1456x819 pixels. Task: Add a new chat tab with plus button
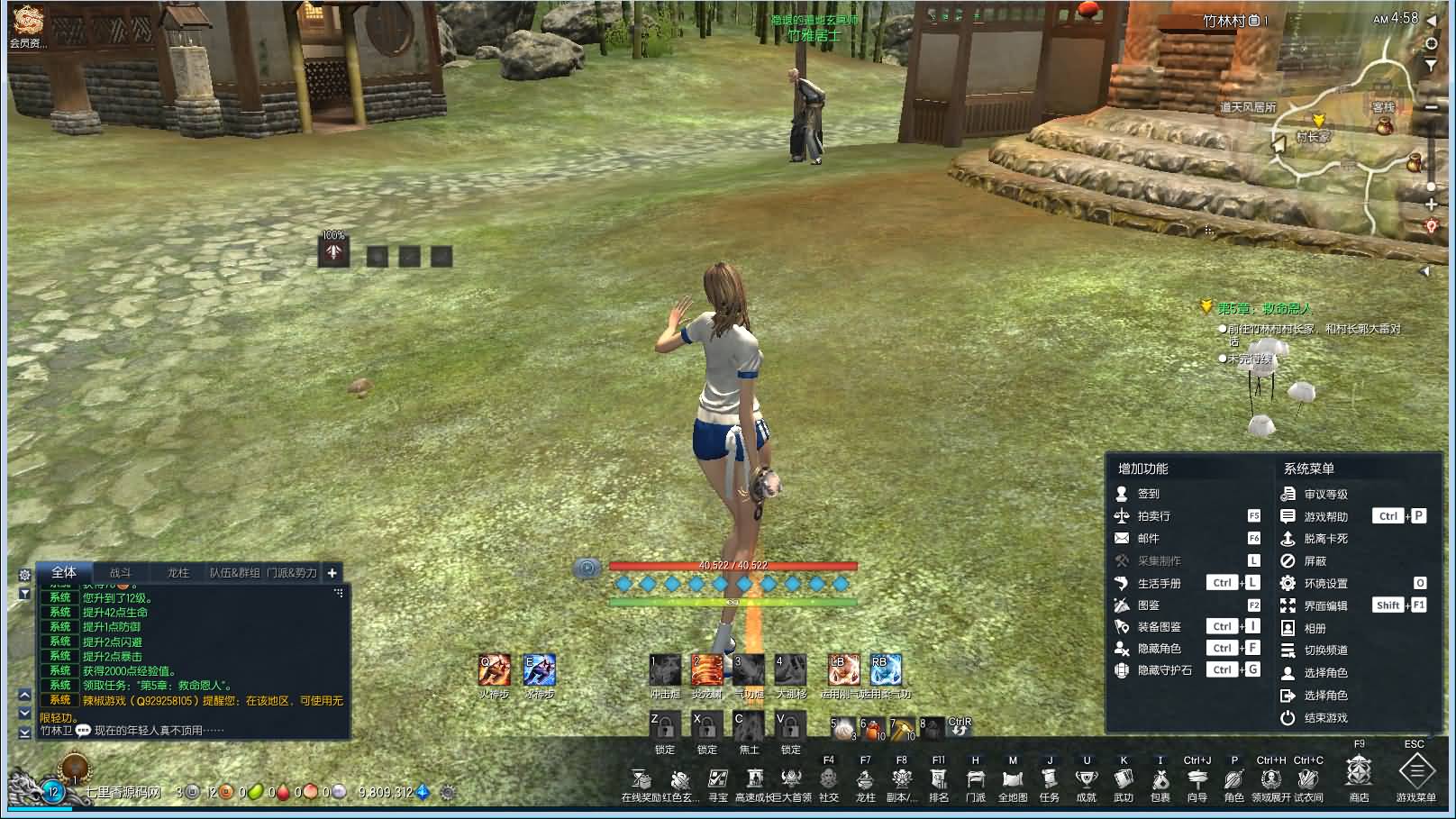[x=332, y=572]
